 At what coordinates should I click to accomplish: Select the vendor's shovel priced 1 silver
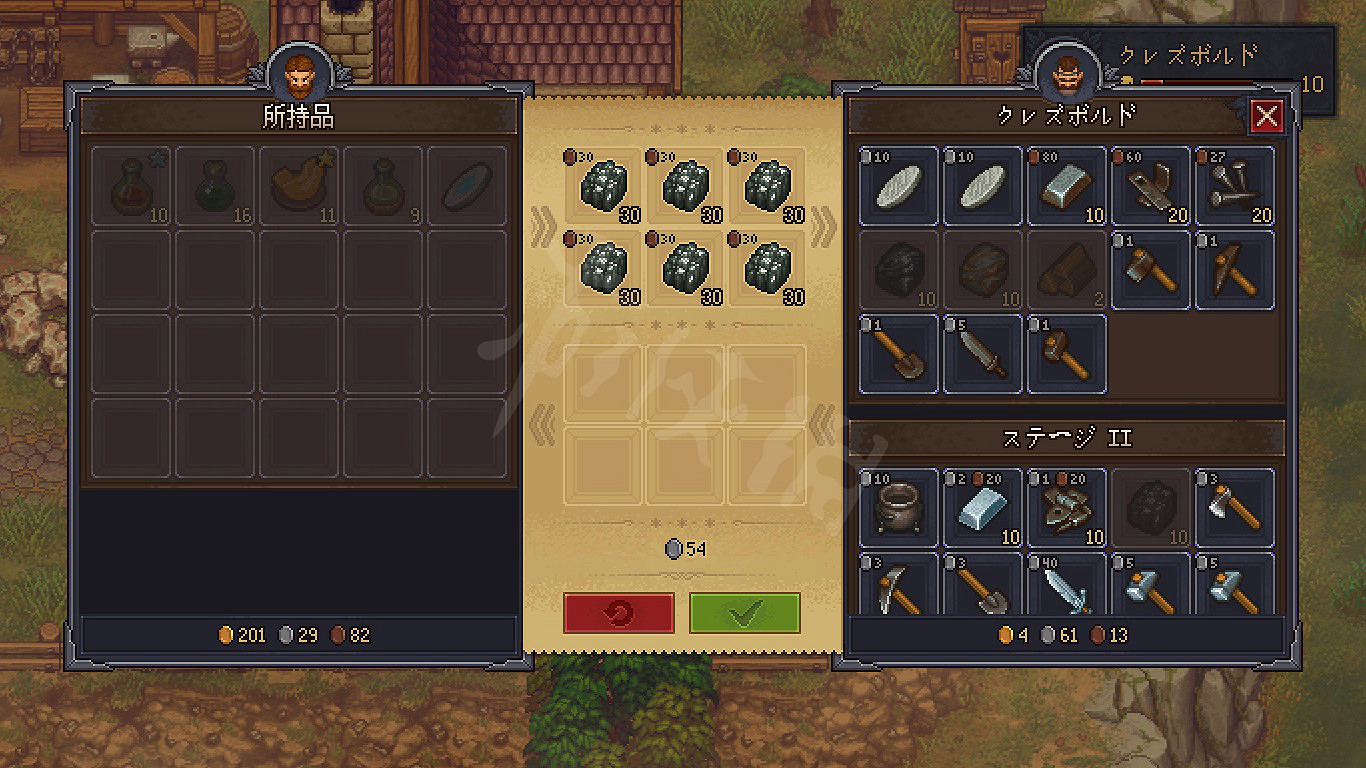[899, 354]
